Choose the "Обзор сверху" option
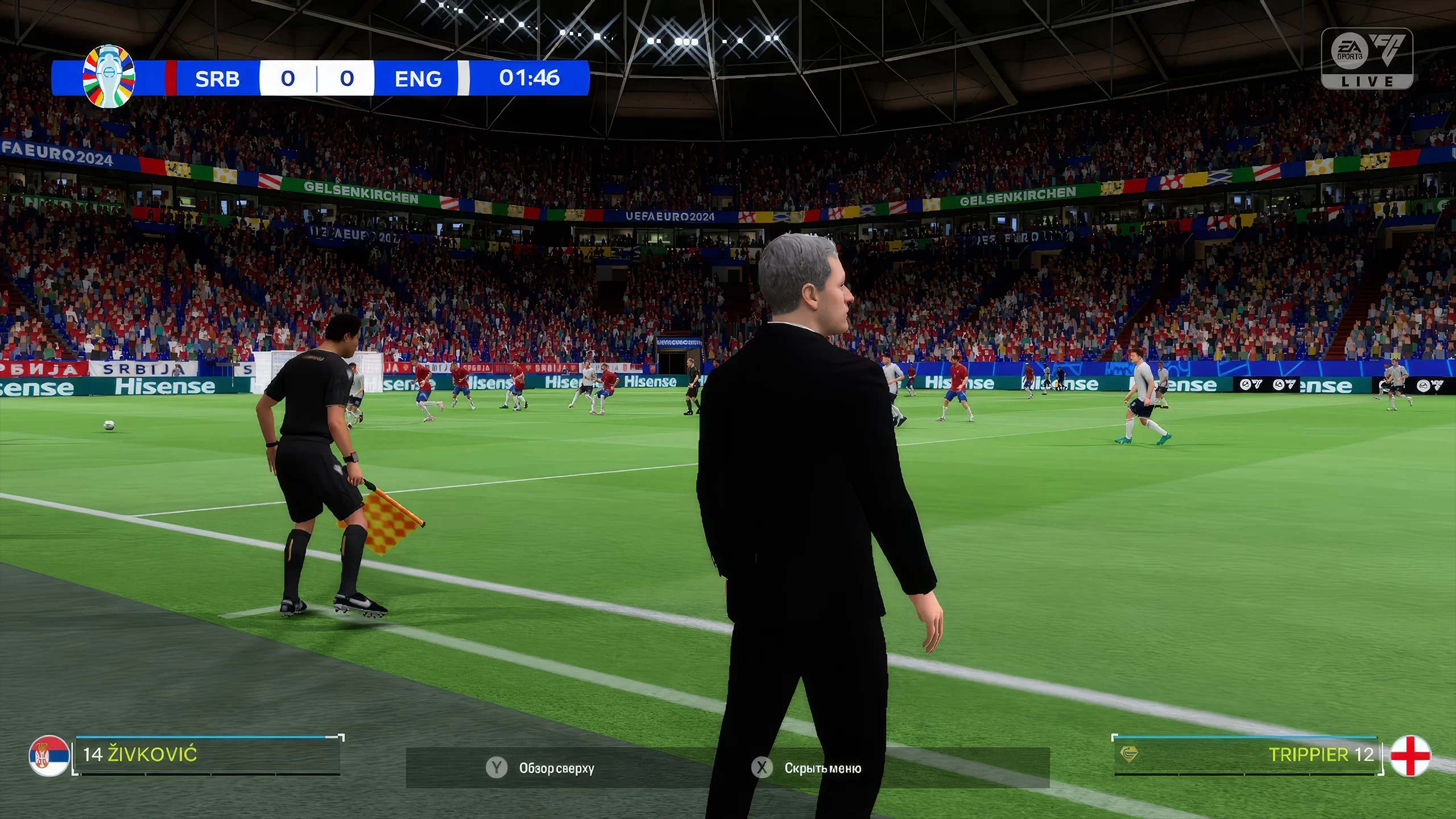 (x=540, y=768)
